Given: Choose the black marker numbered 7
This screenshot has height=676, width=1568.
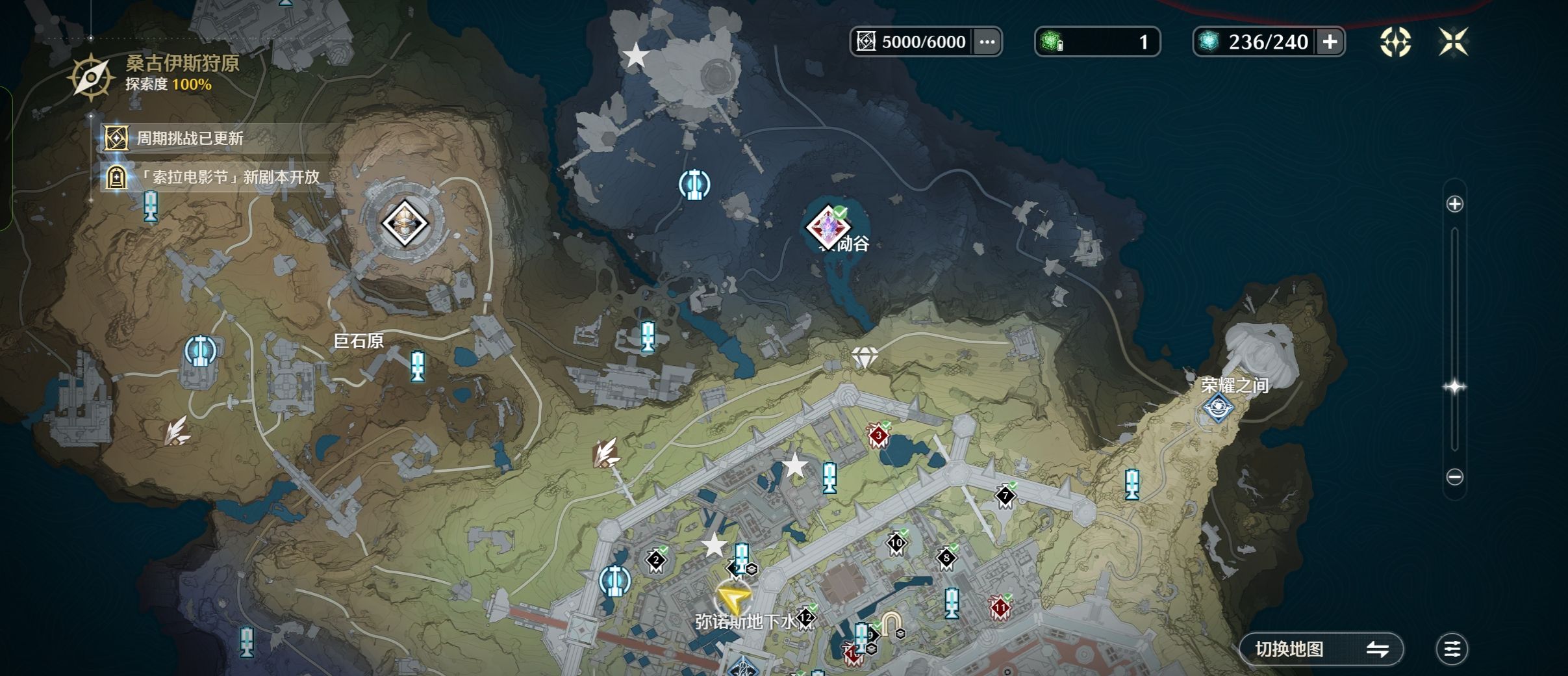Looking at the screenshot, I should (1005, 497).
